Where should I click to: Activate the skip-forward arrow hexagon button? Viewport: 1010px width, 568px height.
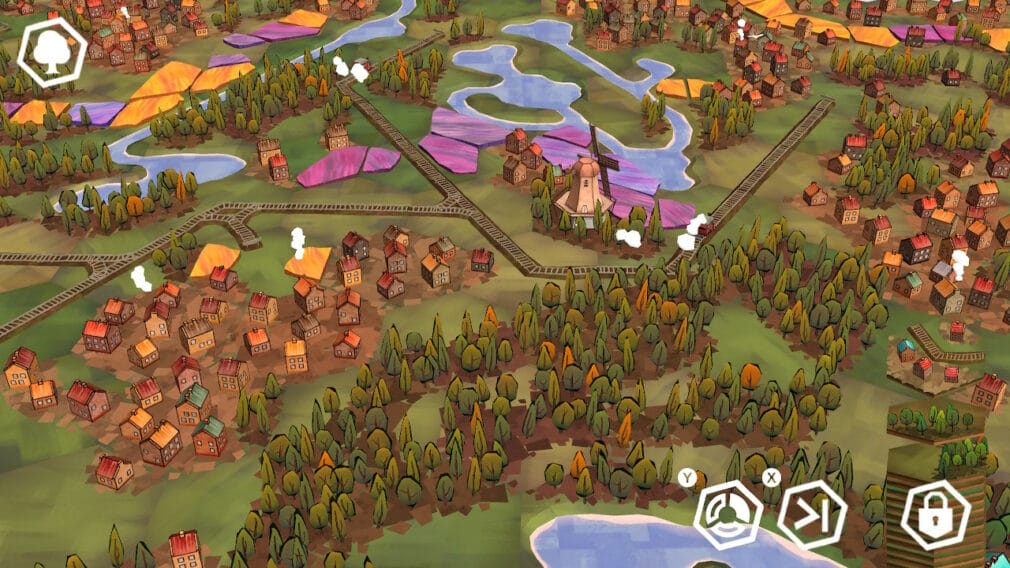click(811, 514)
